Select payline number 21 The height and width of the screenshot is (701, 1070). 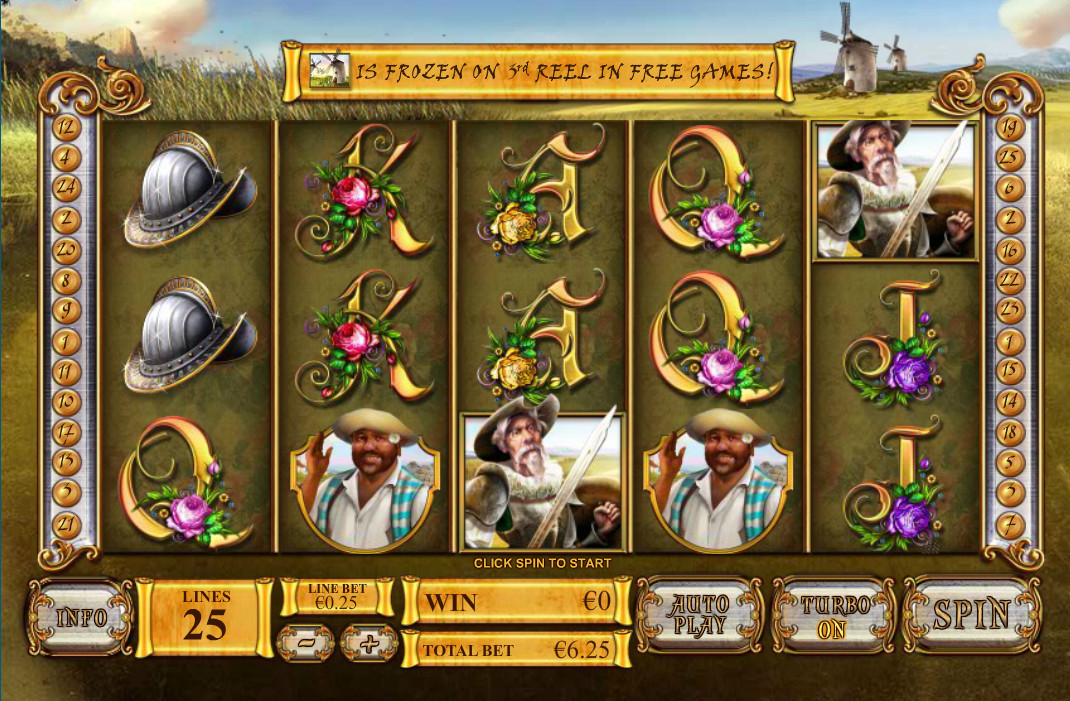click(x=67, y=521)
